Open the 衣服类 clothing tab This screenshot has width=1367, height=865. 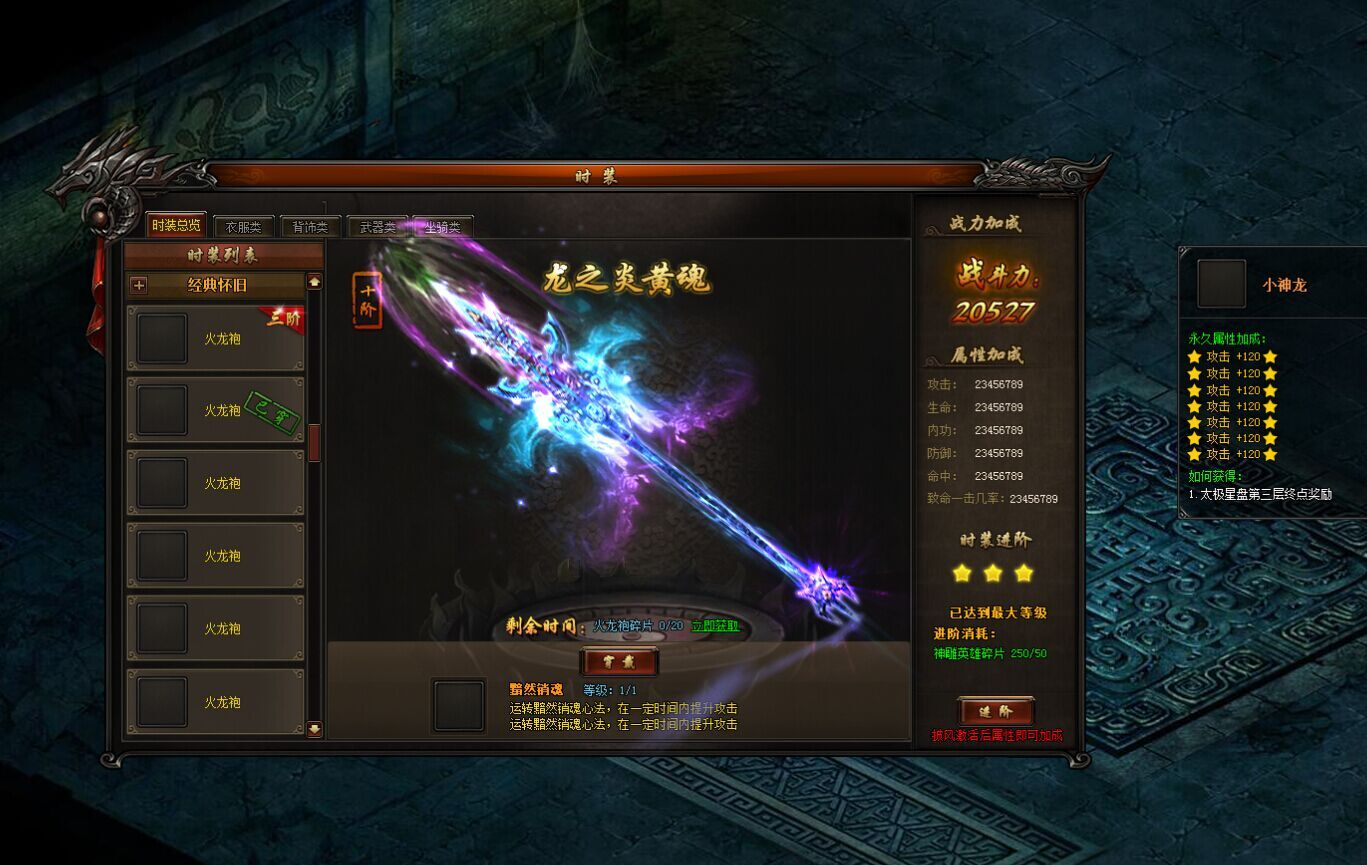243,227
